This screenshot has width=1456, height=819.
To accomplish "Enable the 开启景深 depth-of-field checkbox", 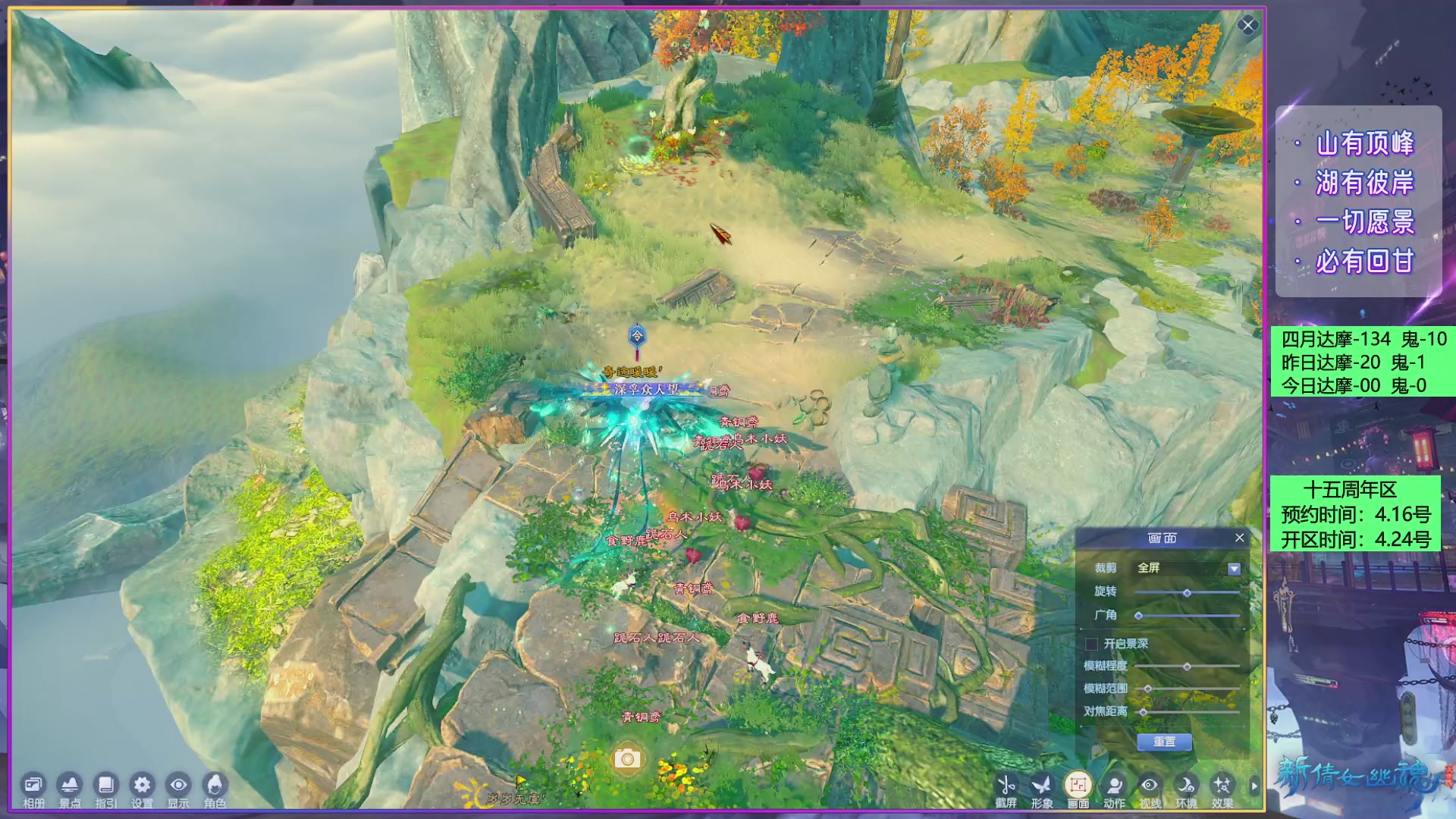I will point(1092,644).
